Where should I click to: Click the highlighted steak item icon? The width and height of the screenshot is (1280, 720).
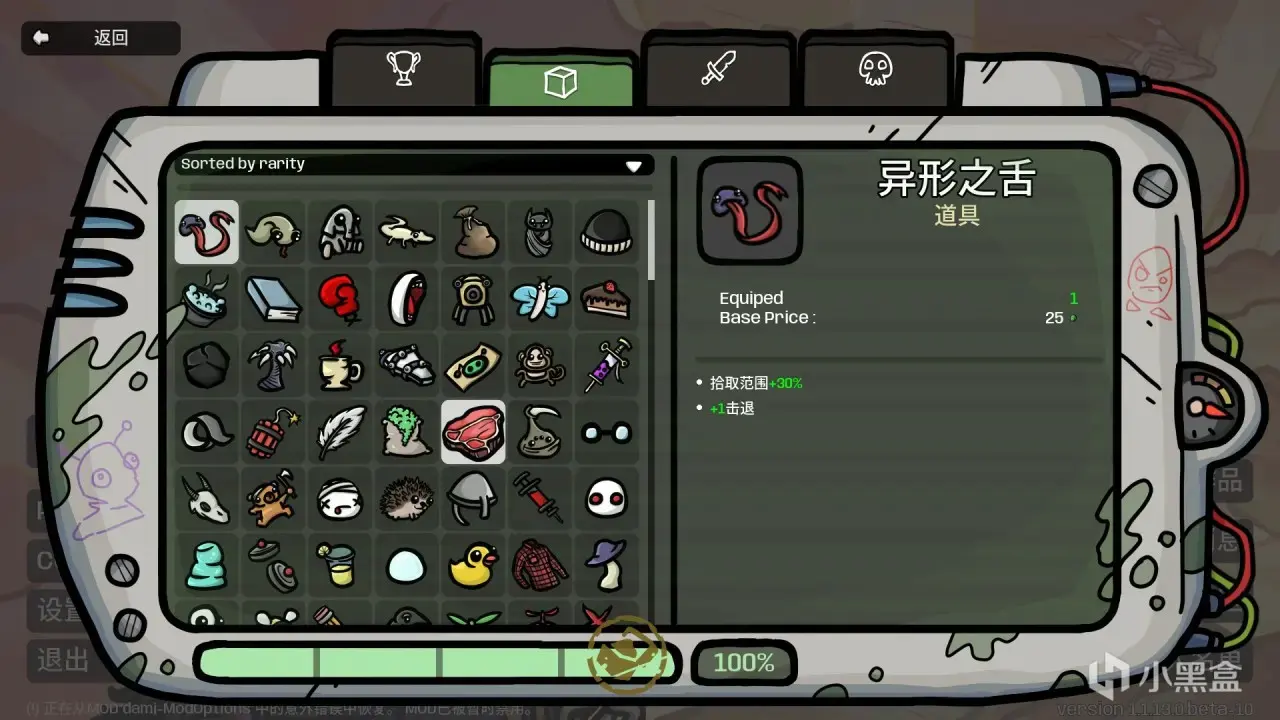pos(473,432)
